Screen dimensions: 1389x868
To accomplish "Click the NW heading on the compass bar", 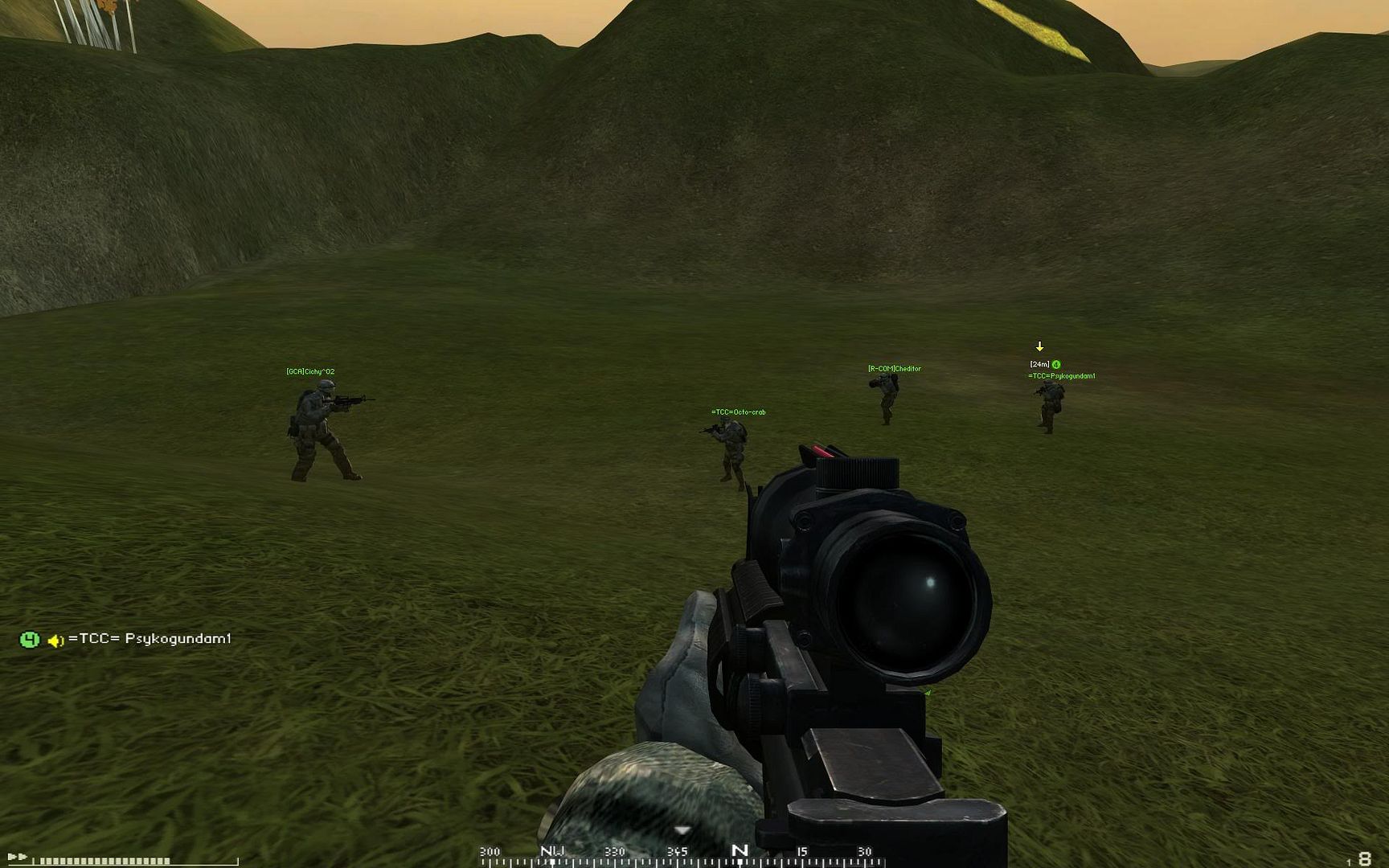I will coord(552,851).
